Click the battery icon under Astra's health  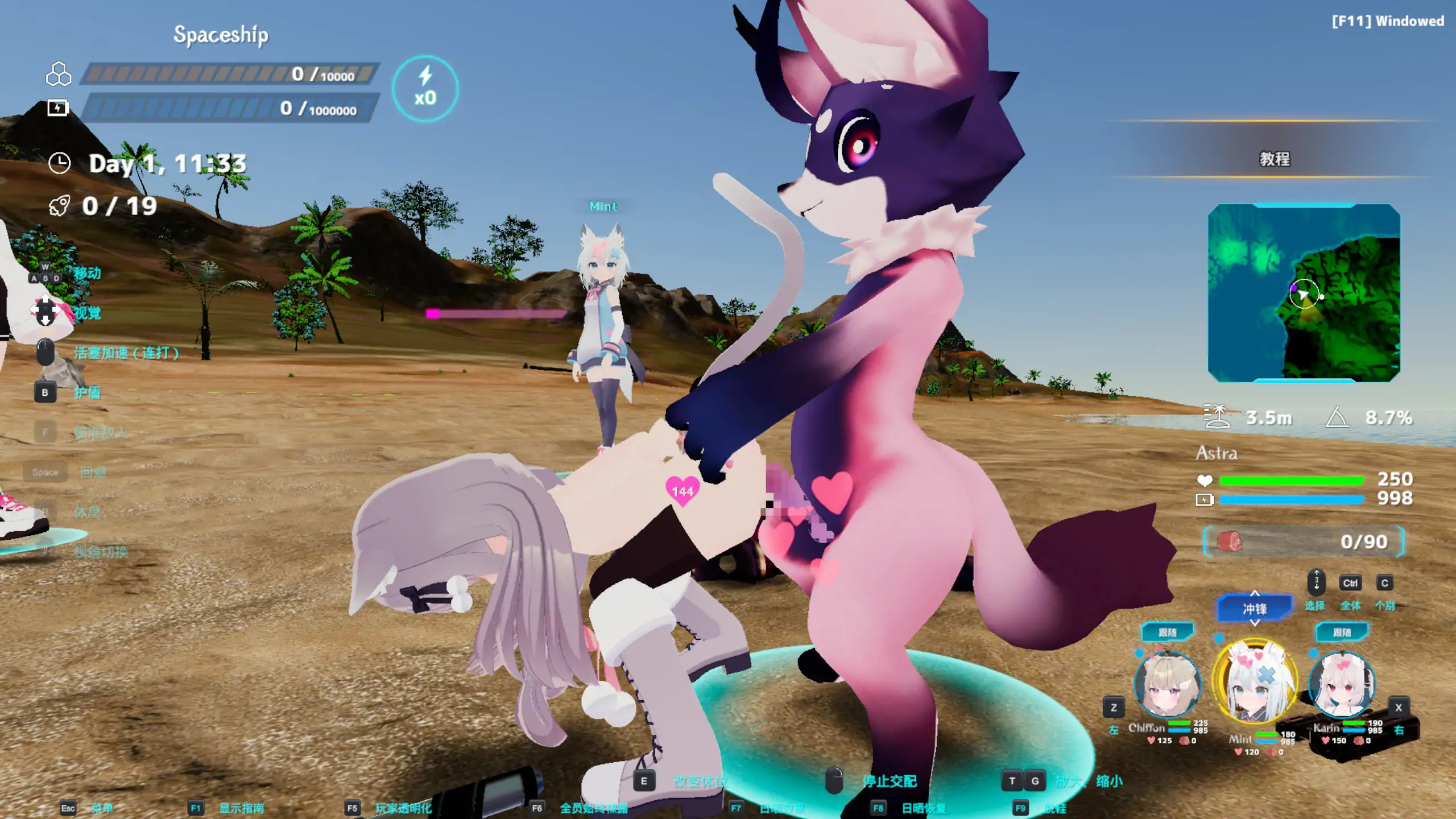(x=1206, y=499)
